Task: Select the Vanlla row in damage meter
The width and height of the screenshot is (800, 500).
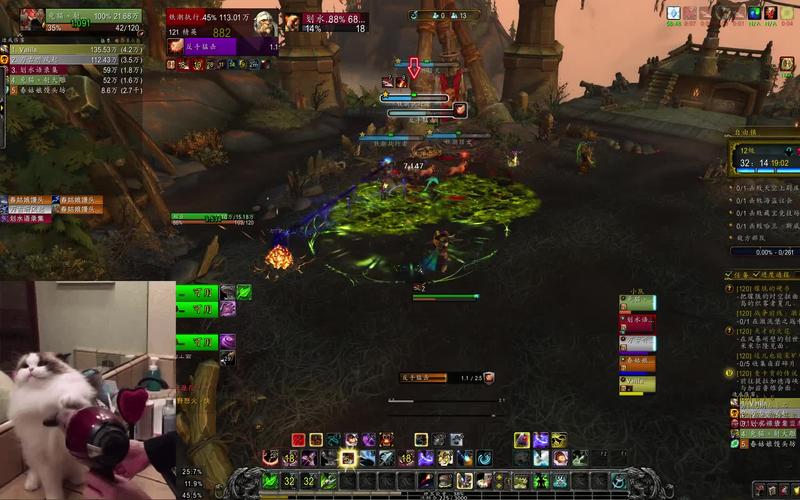Action: tap(70, 48)
